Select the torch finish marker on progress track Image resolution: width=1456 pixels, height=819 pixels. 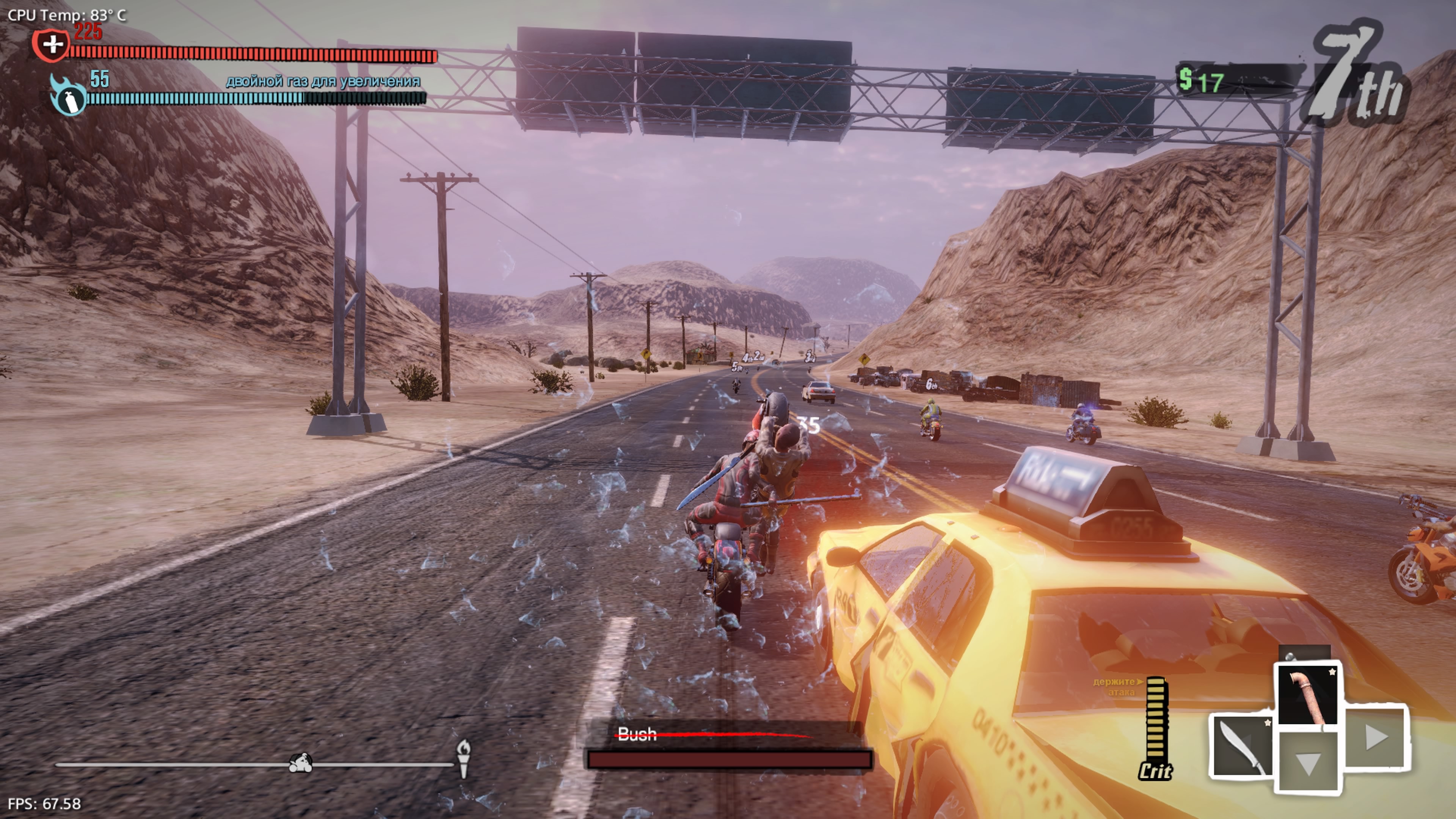pos(463,758)
